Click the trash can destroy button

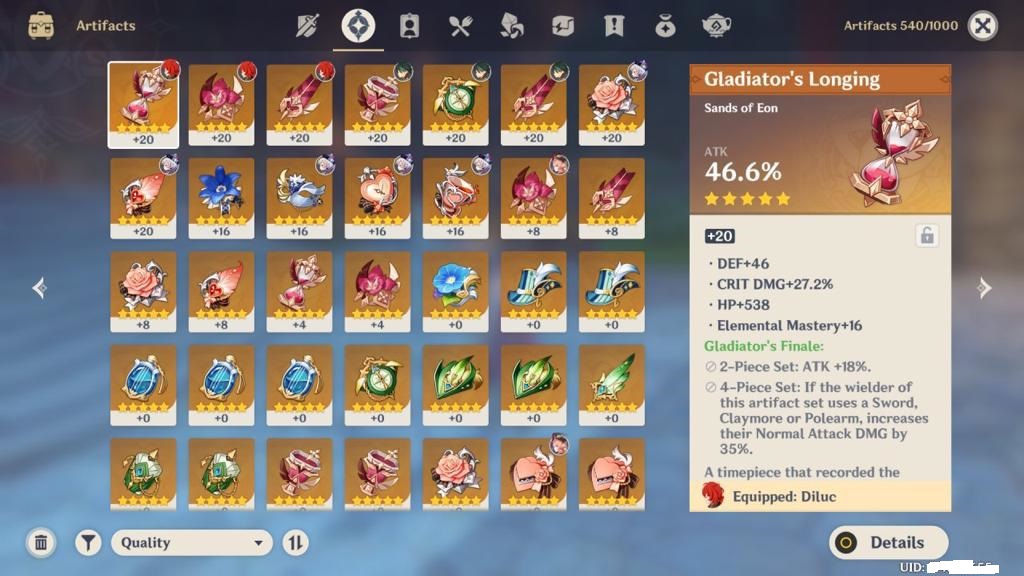[41, 543]
